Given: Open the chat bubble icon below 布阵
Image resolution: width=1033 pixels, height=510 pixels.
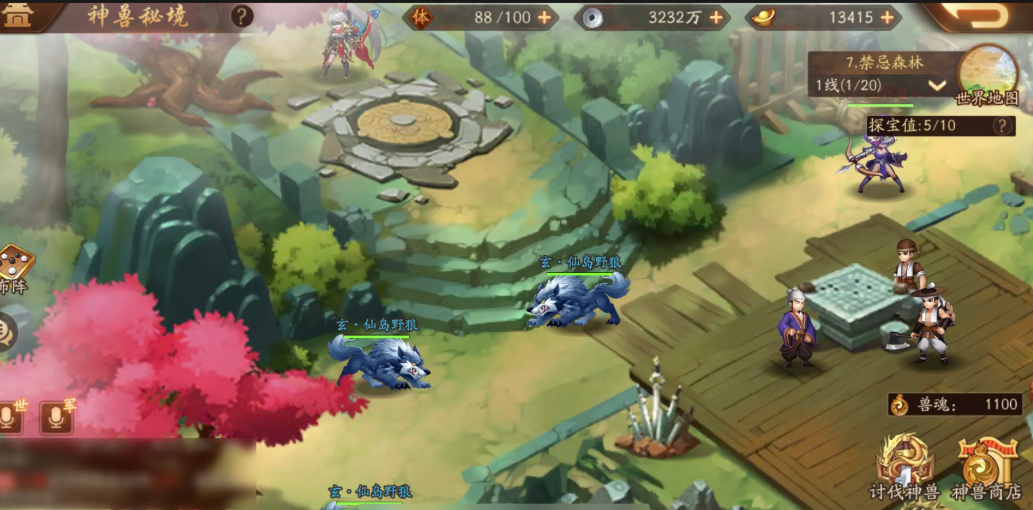Looking at the screenshot, I should 6,330.
